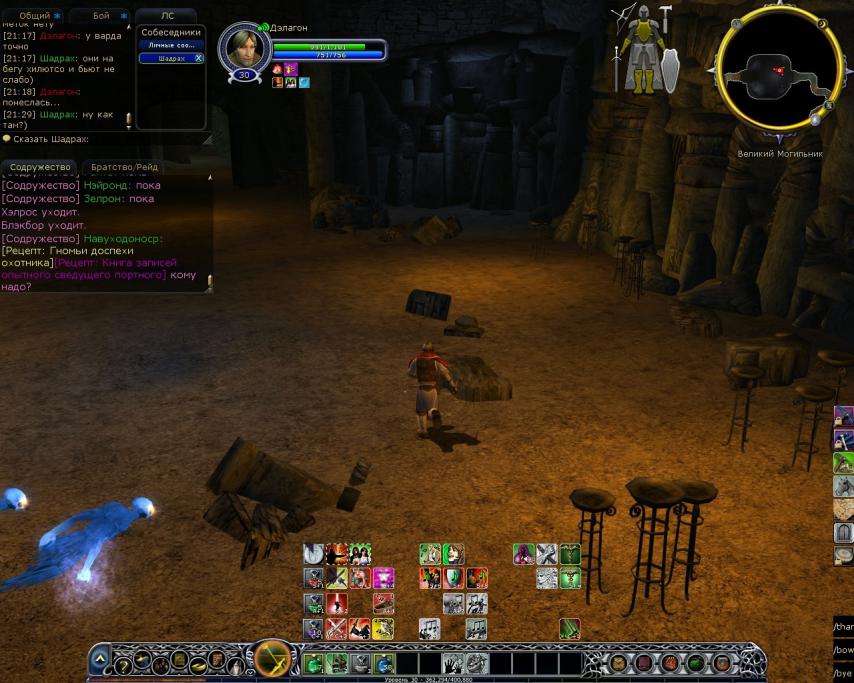Viewport: 854px width, 683px height.
Task: Switch to the Содружество chat tab
Action: [40, 167]
